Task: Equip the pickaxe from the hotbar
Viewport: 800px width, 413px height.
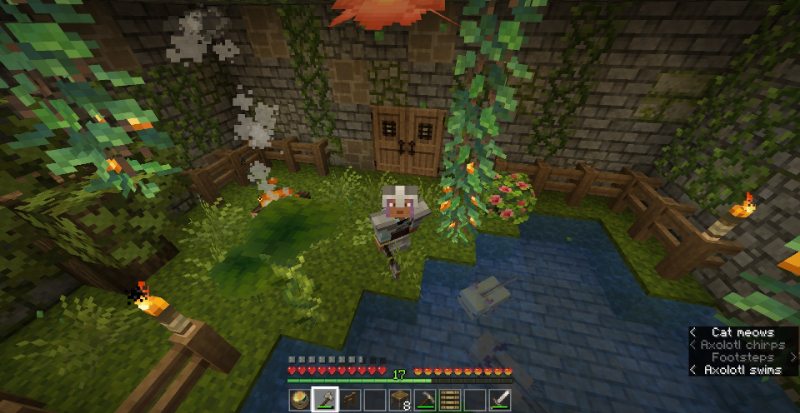Action: pyautogui.click(x=426, y=400)
